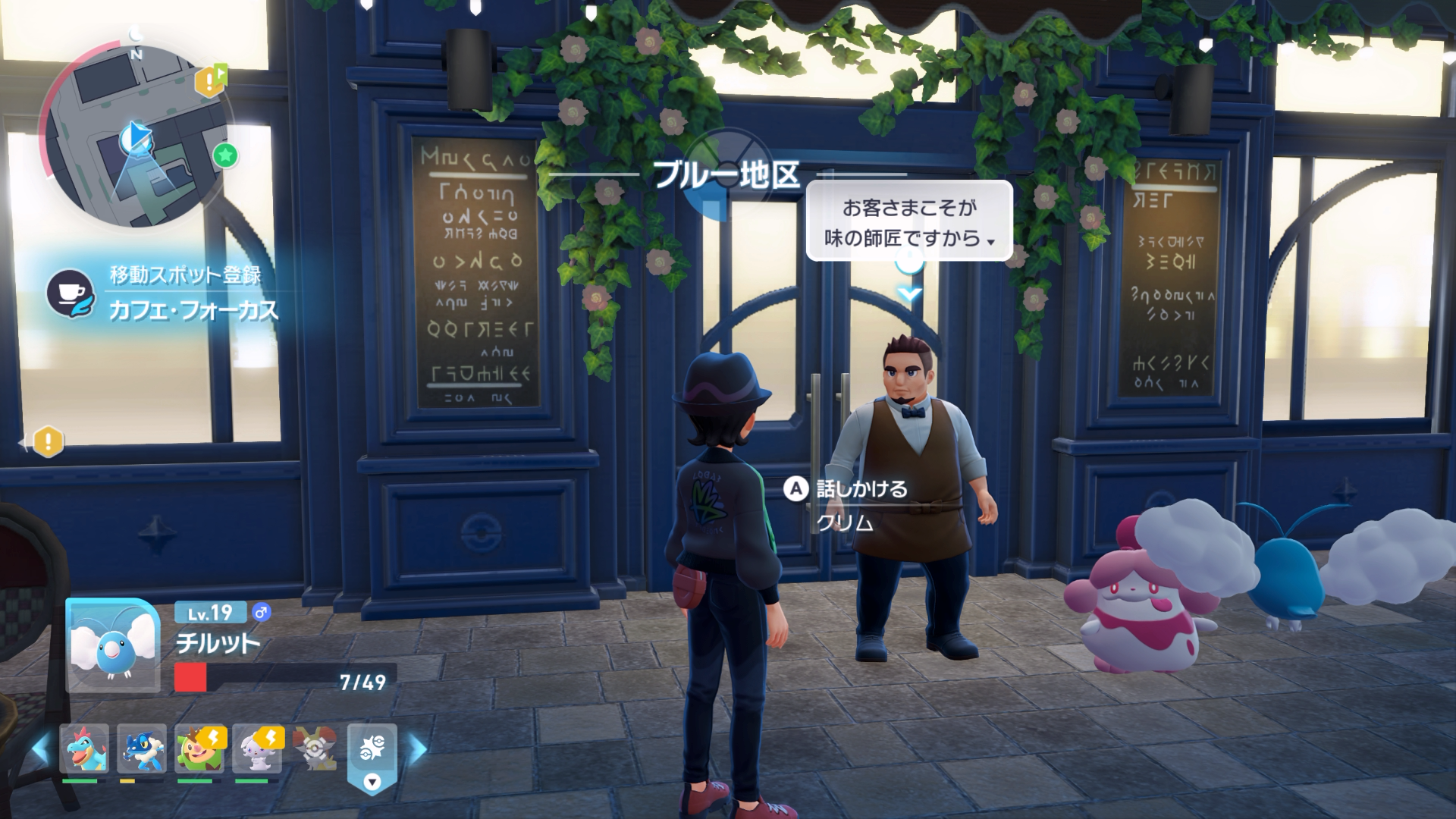Select Espurr from the party lineup
This screenshot has width=1456, height=819.
tap(257, 748)
